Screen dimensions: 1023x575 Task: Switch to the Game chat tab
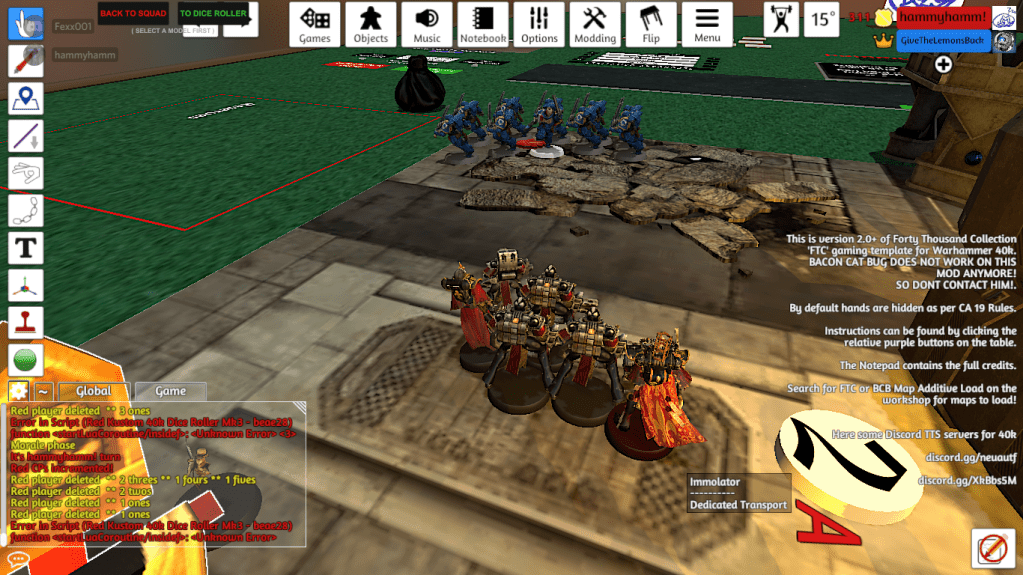click(x=170, y=391)
